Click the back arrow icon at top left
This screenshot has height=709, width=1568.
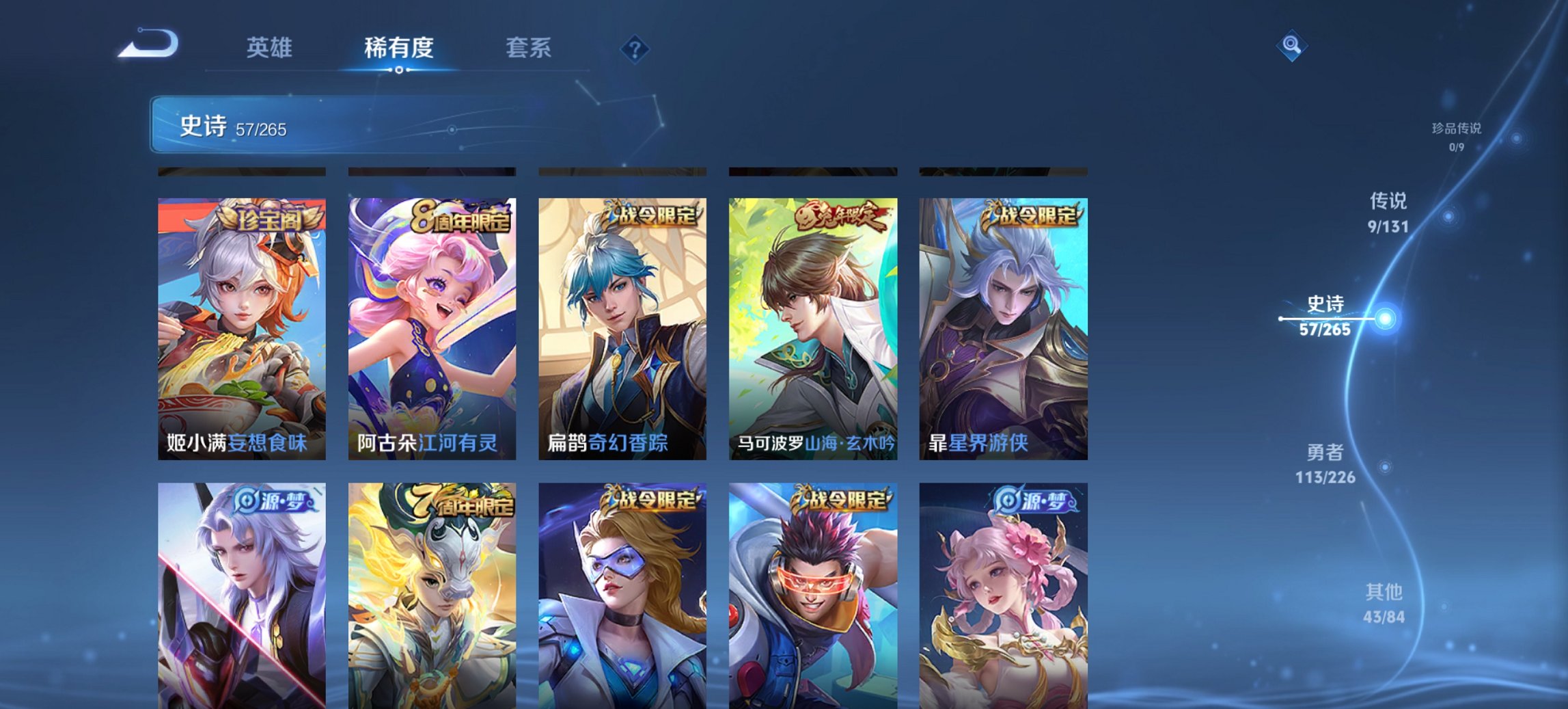click(x=149, y=43)
